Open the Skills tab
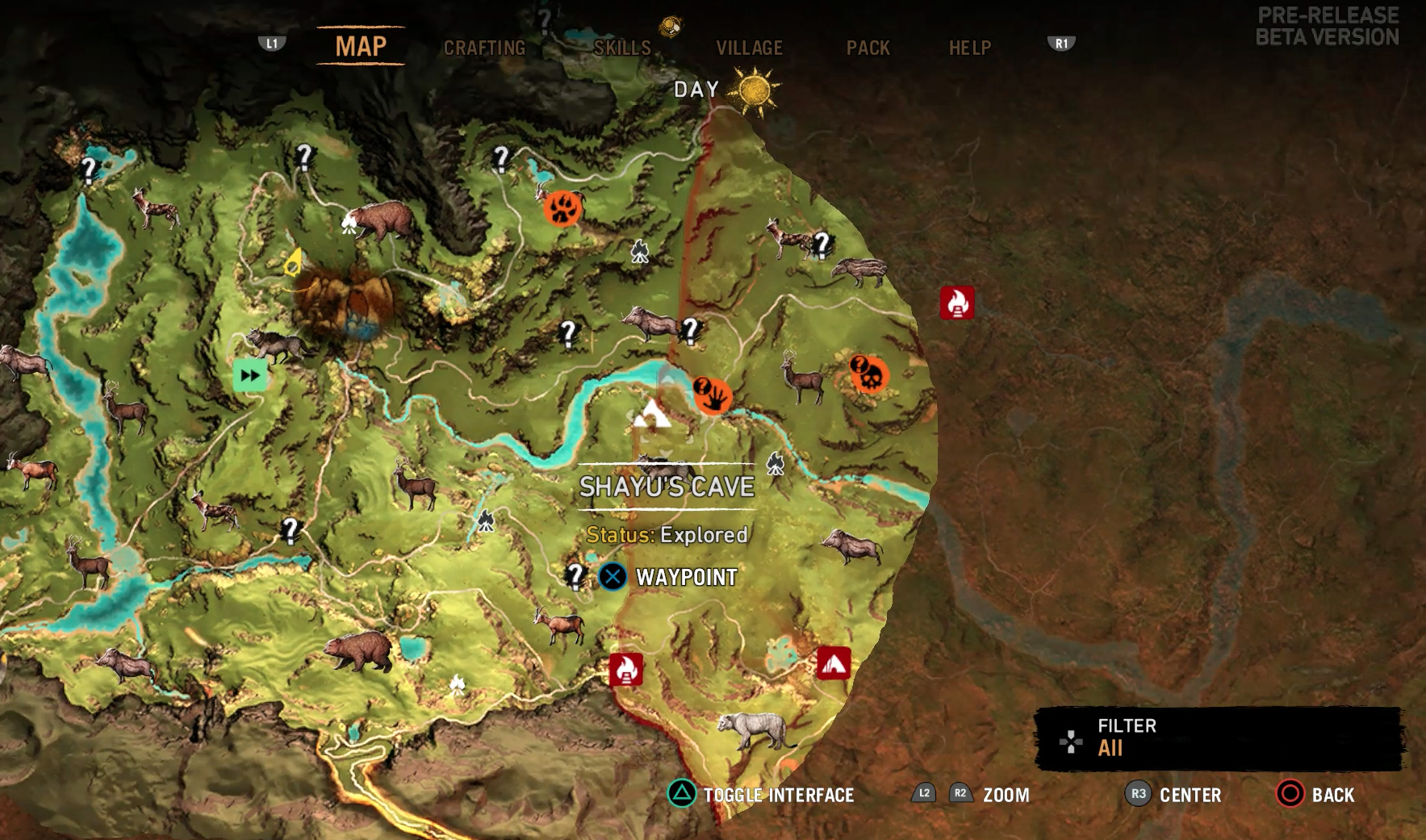 click(x=622, y=48)
